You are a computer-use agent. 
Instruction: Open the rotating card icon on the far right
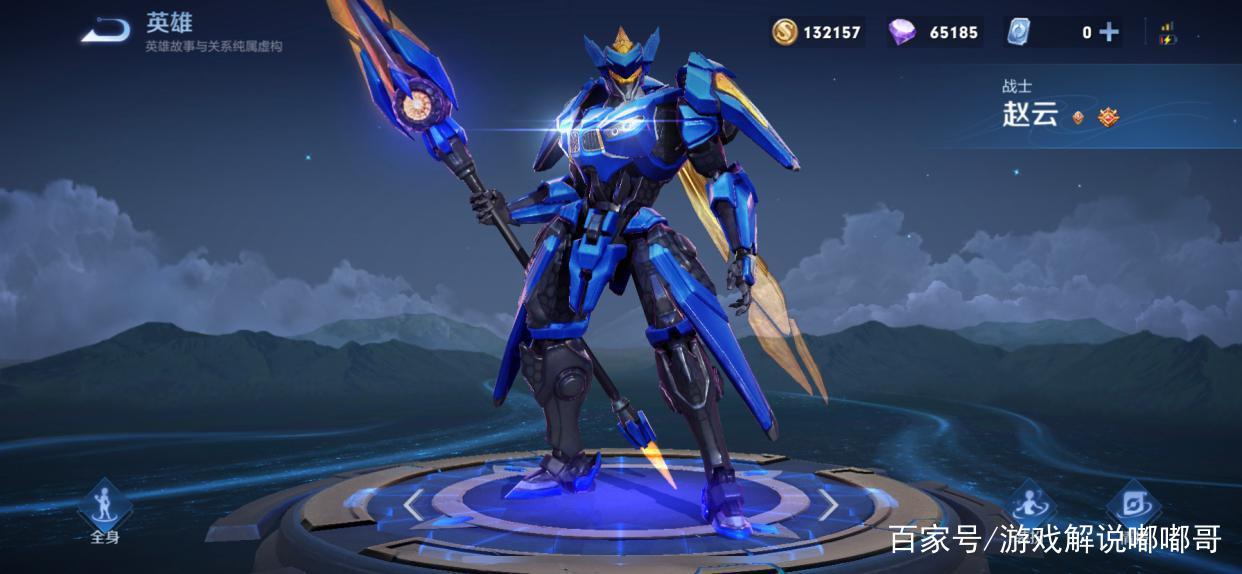pos(1135,504)
